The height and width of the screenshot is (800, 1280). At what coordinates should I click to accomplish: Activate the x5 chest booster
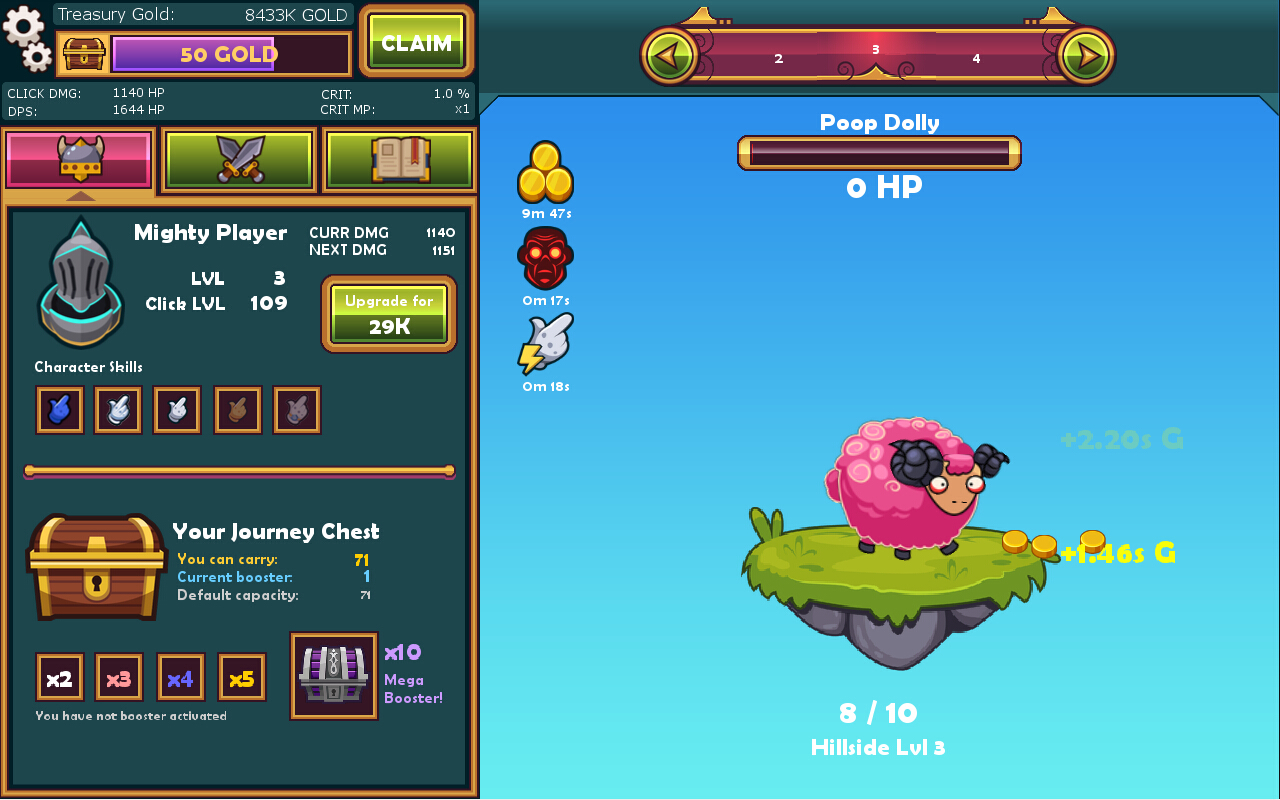click(242, 678)
